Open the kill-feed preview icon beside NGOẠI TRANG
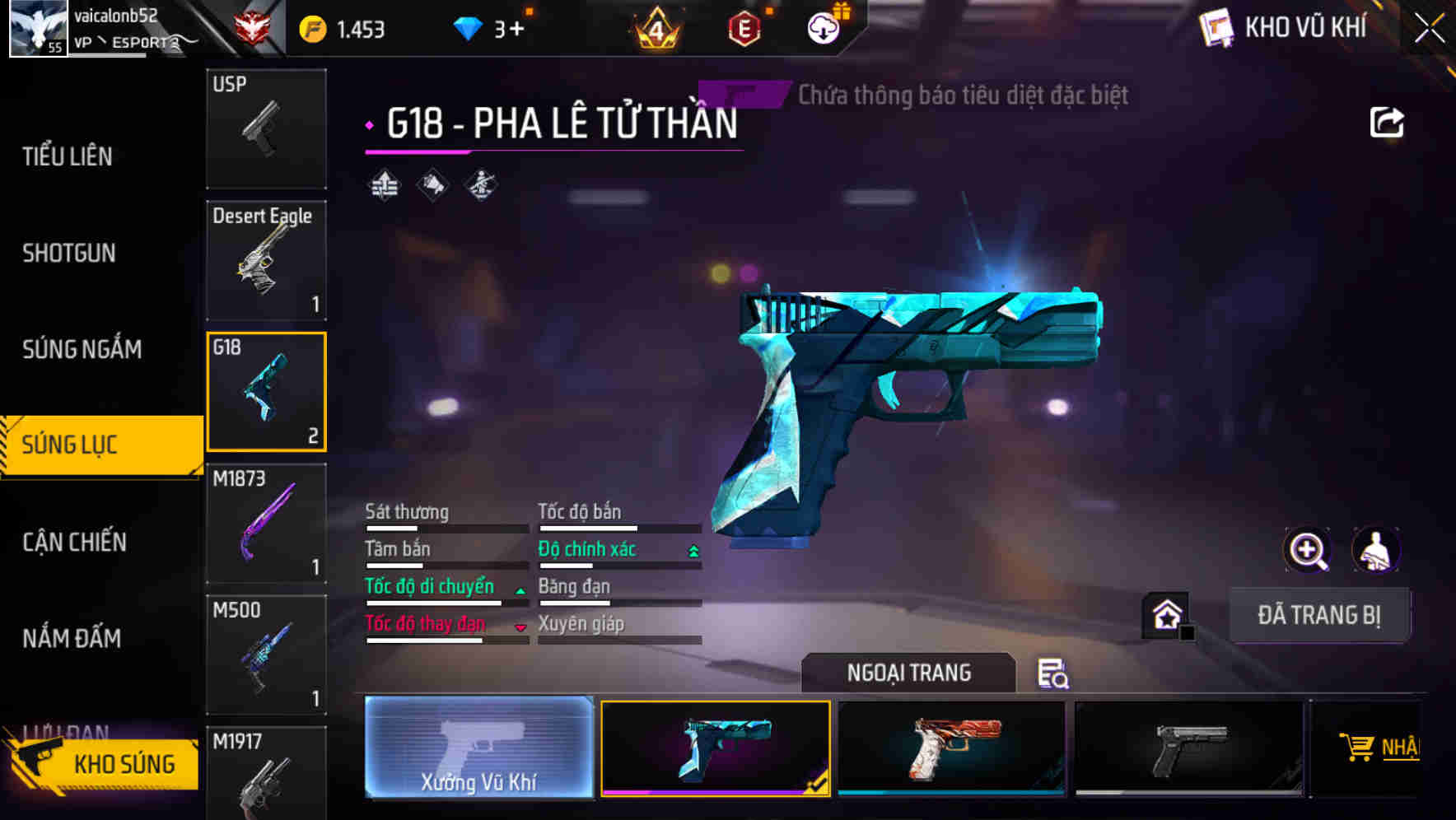The image size is (1456, 820). pyautogui.click(x=1054, y=673)
